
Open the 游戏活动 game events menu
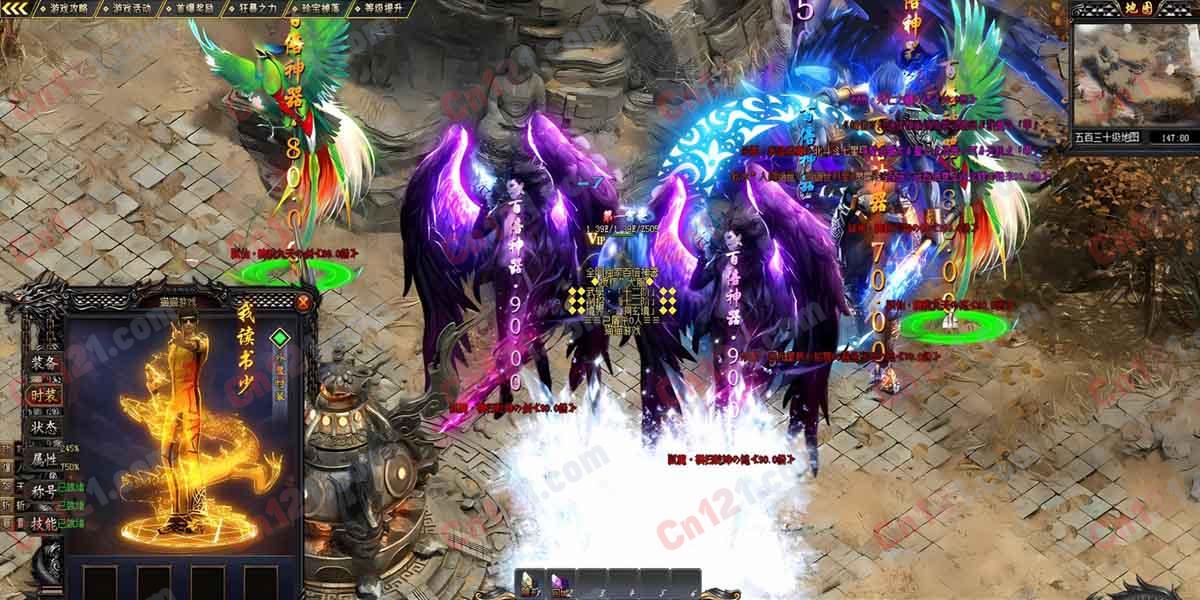pos(132,8)
